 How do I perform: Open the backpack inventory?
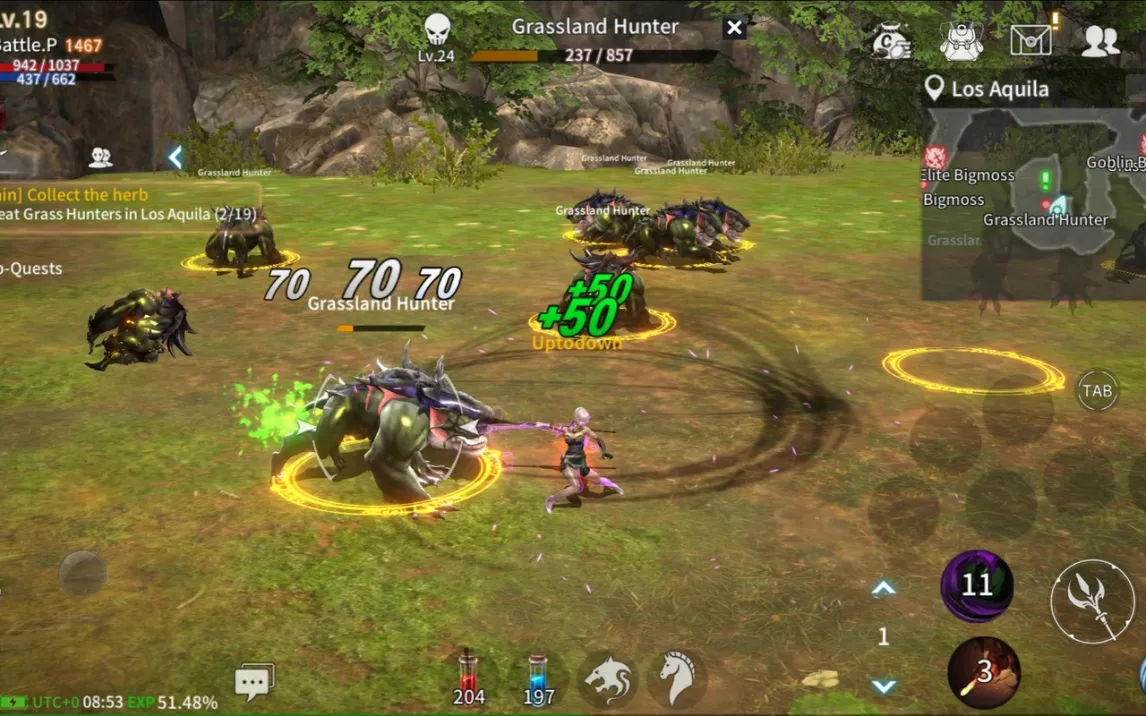coord(961,41)
